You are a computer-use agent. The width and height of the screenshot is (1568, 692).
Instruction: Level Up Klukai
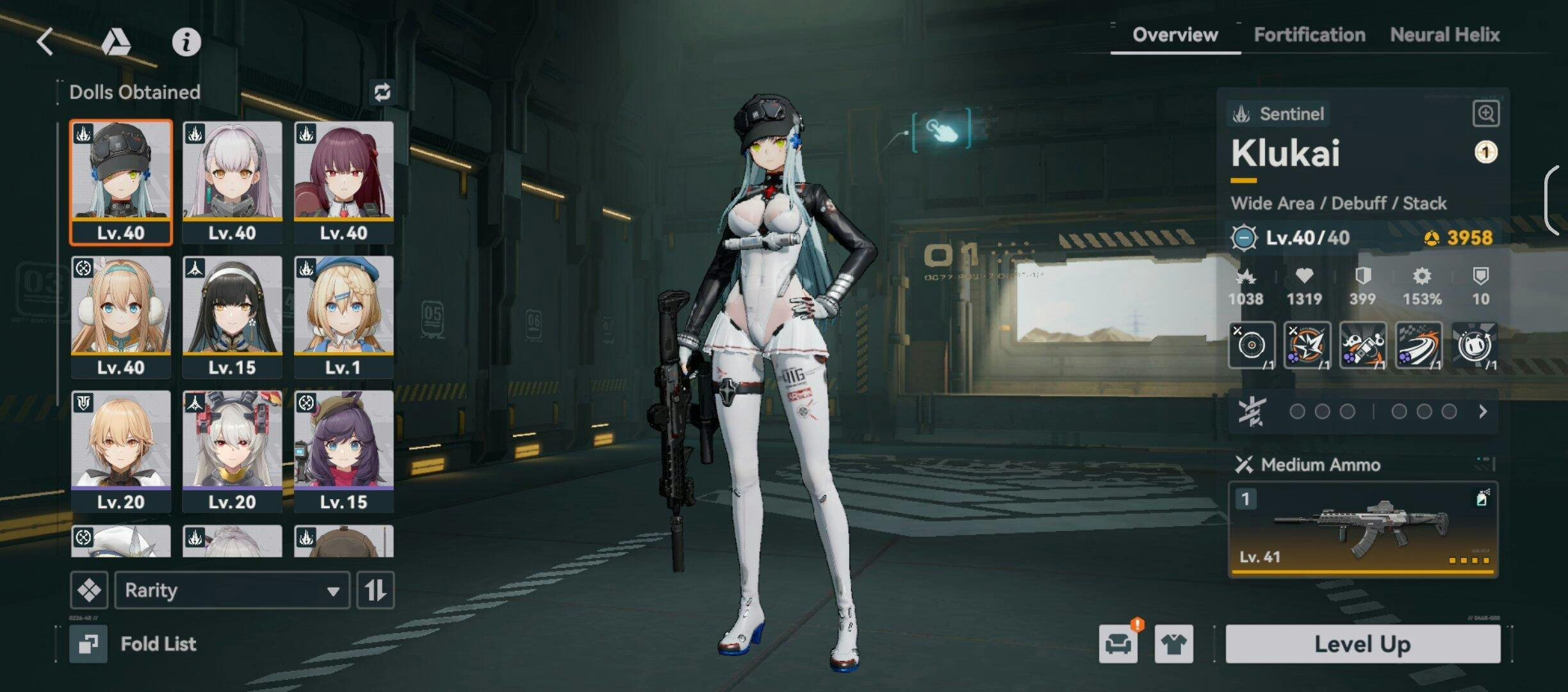pyautogui.click(x=1362, y=644)
